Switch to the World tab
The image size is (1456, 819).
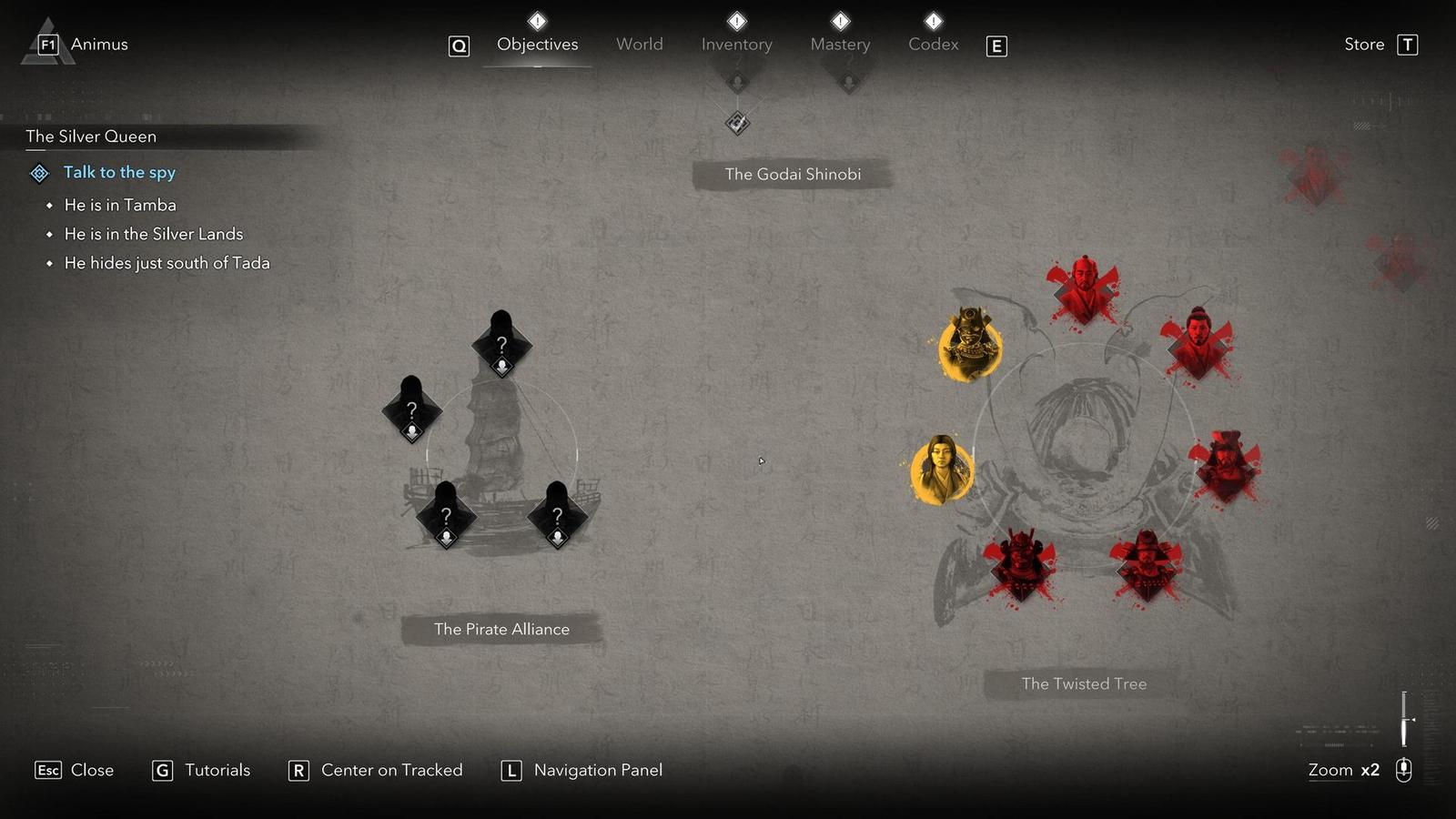tap(640, 44)
